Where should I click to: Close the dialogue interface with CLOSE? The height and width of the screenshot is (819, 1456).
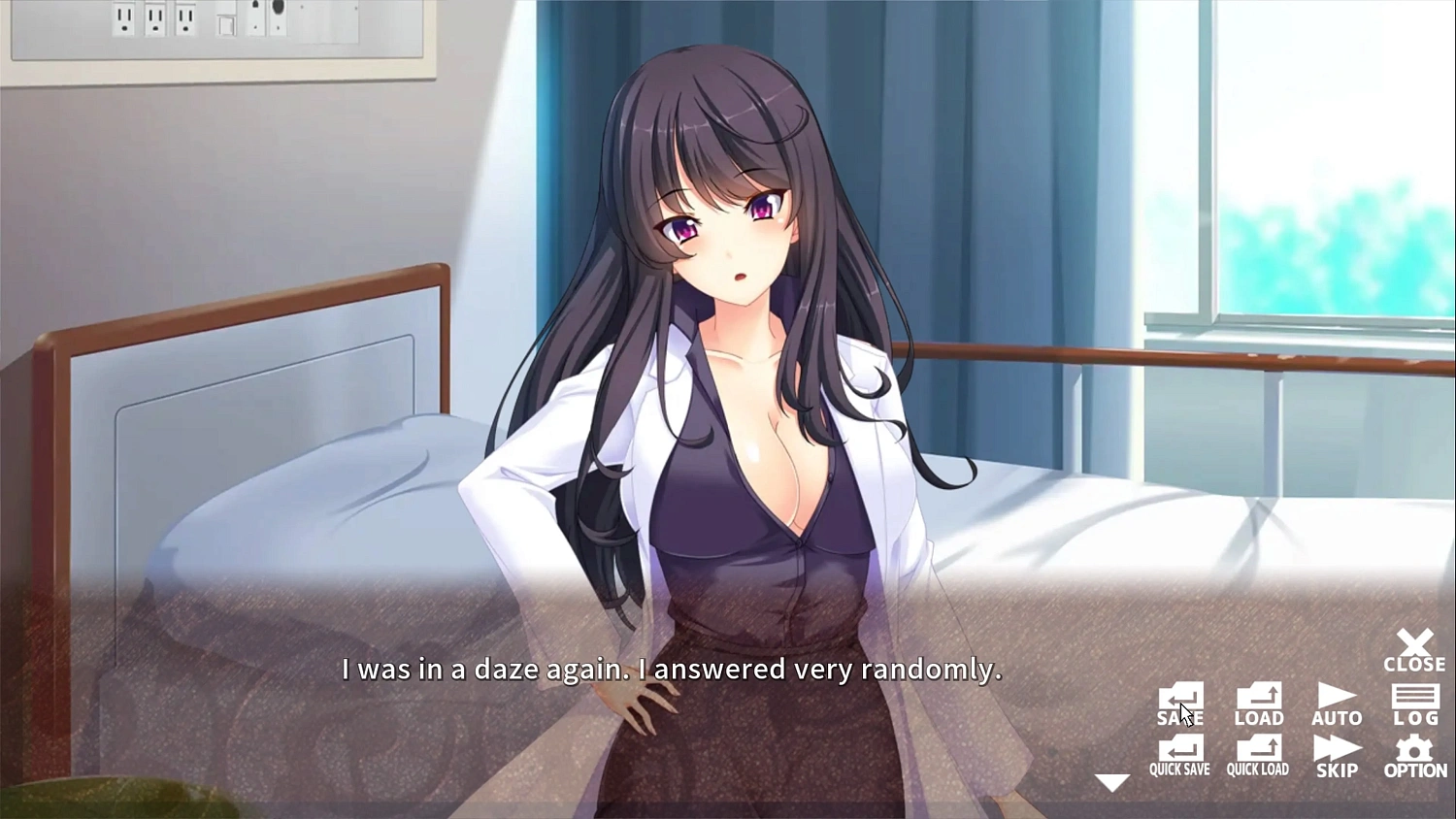coord(1415,652)
